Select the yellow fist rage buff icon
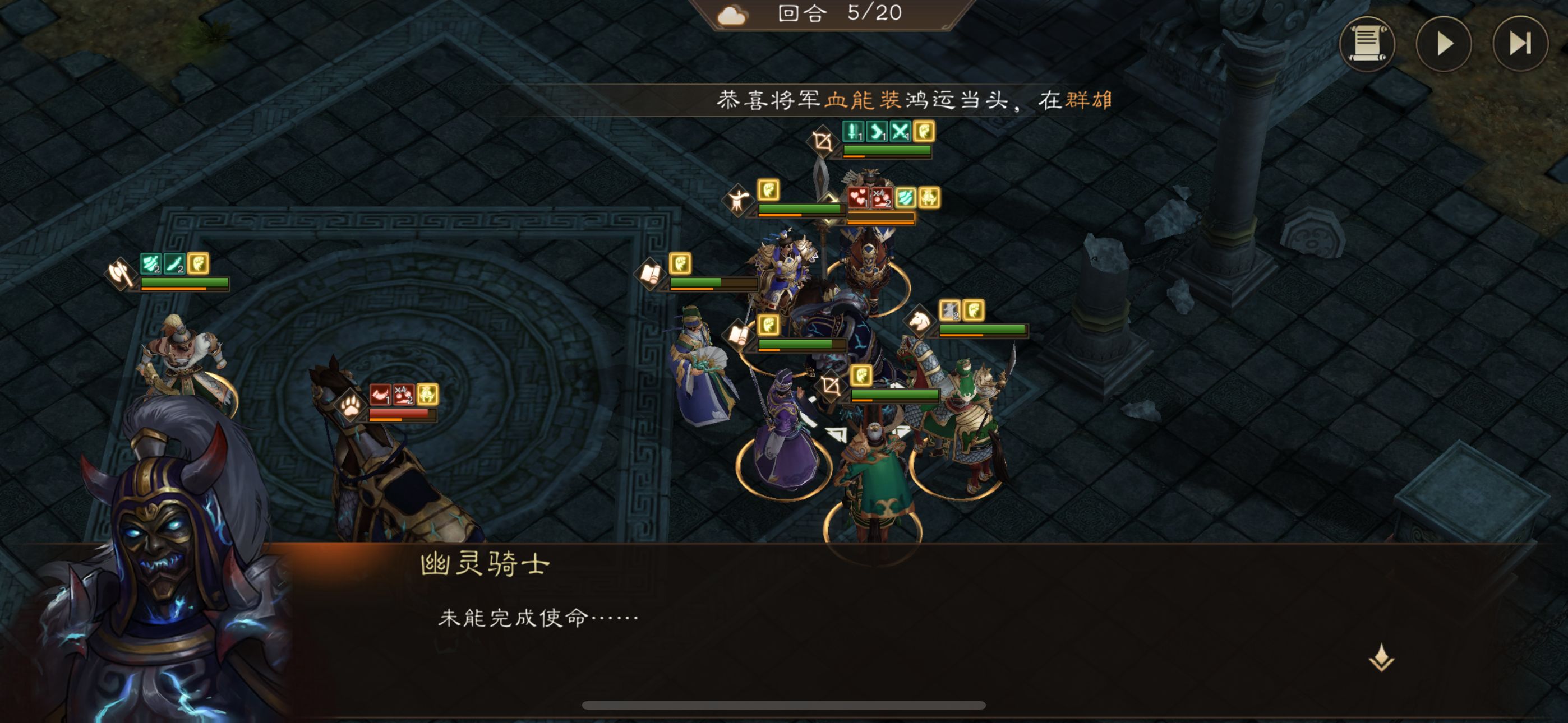 point(925,132)
